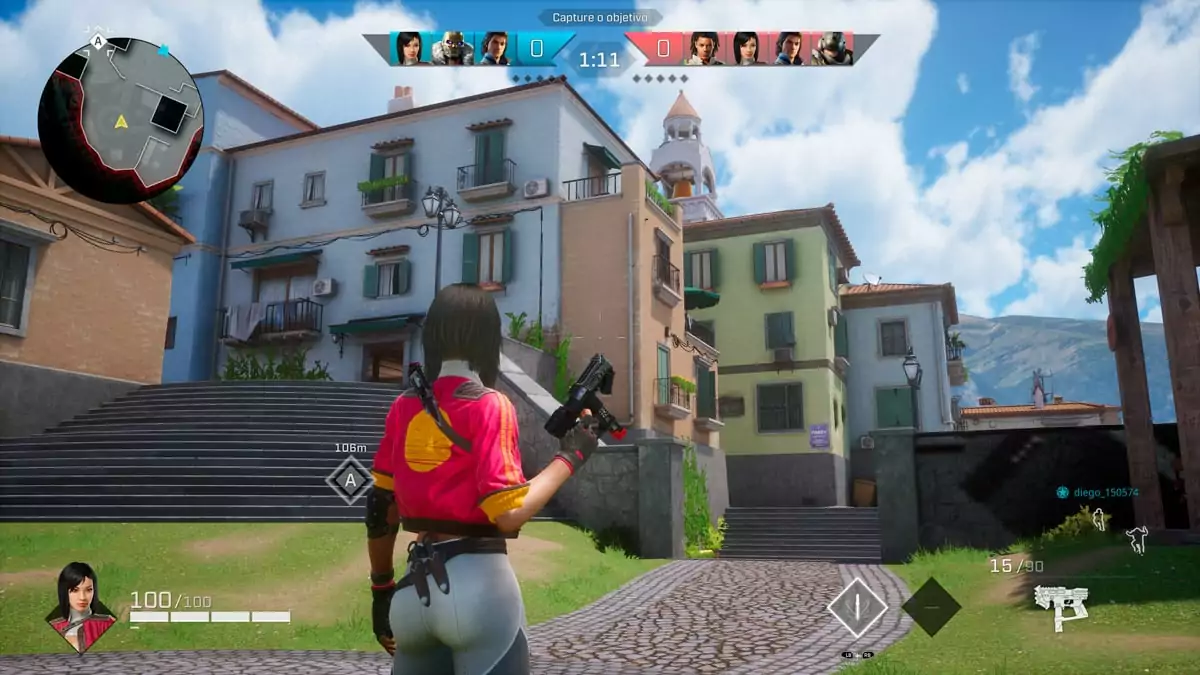Select the submachine gun weapon icon
The image size is (1200, 675).
(x=1061, y=606)
